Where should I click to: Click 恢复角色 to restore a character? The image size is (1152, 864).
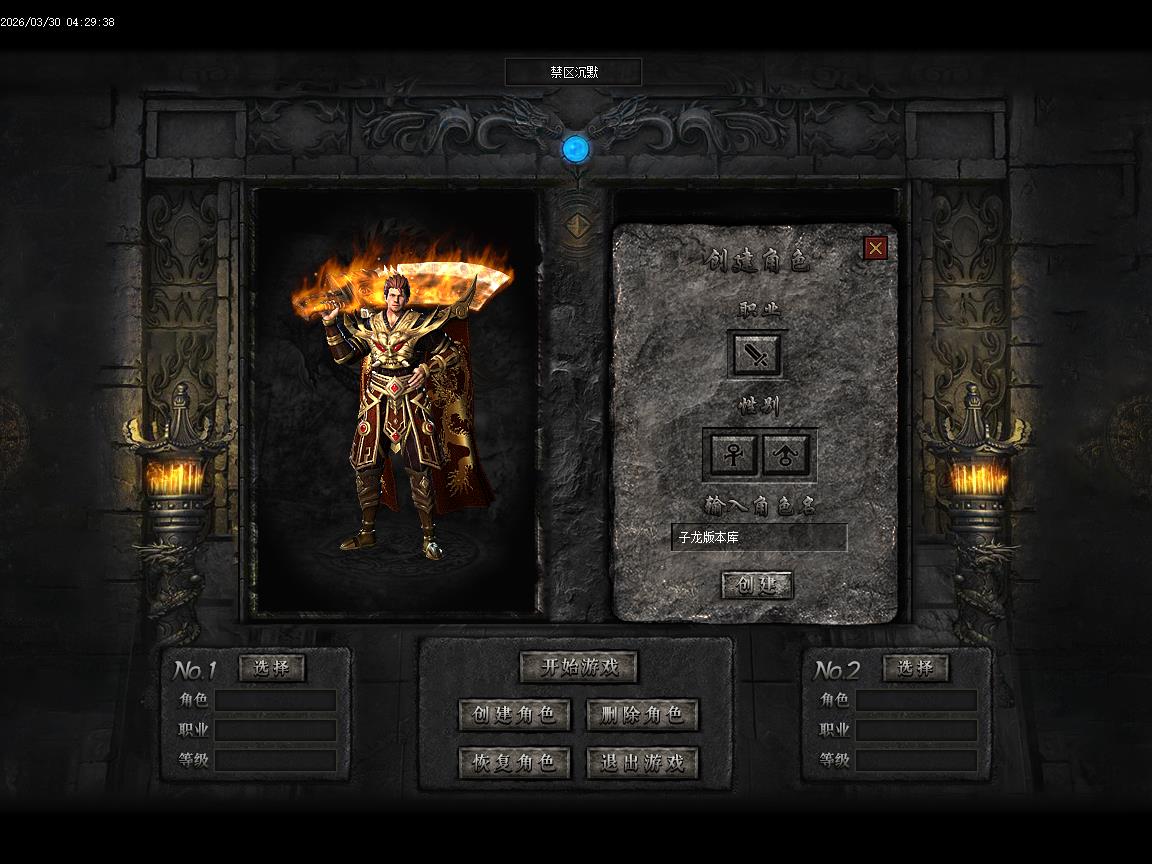(514, 763)
